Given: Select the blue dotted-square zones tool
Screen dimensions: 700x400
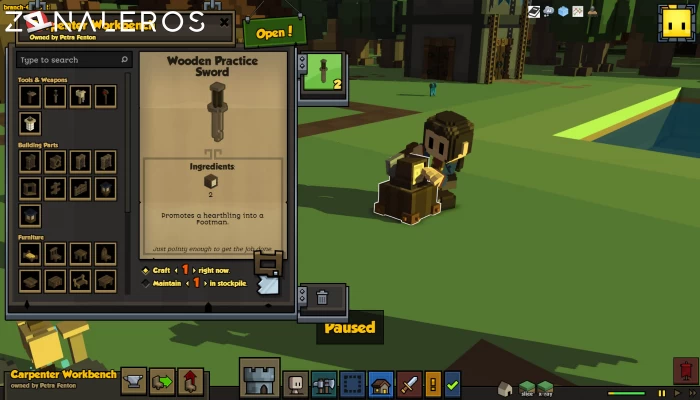Looking at the screenshot, I should tap(352, 382).
